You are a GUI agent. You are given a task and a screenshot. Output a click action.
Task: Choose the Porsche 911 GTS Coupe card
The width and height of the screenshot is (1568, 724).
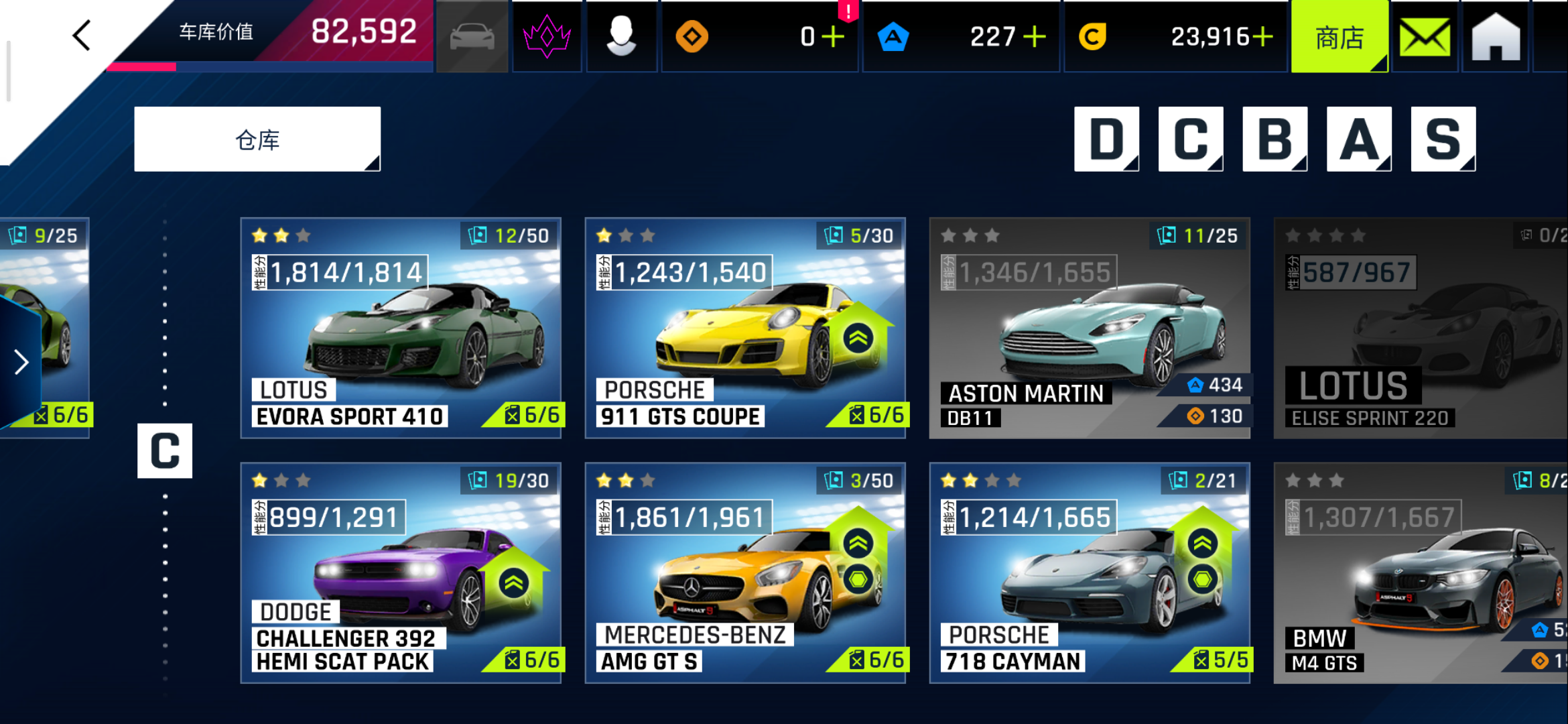(x=745, y=328)
